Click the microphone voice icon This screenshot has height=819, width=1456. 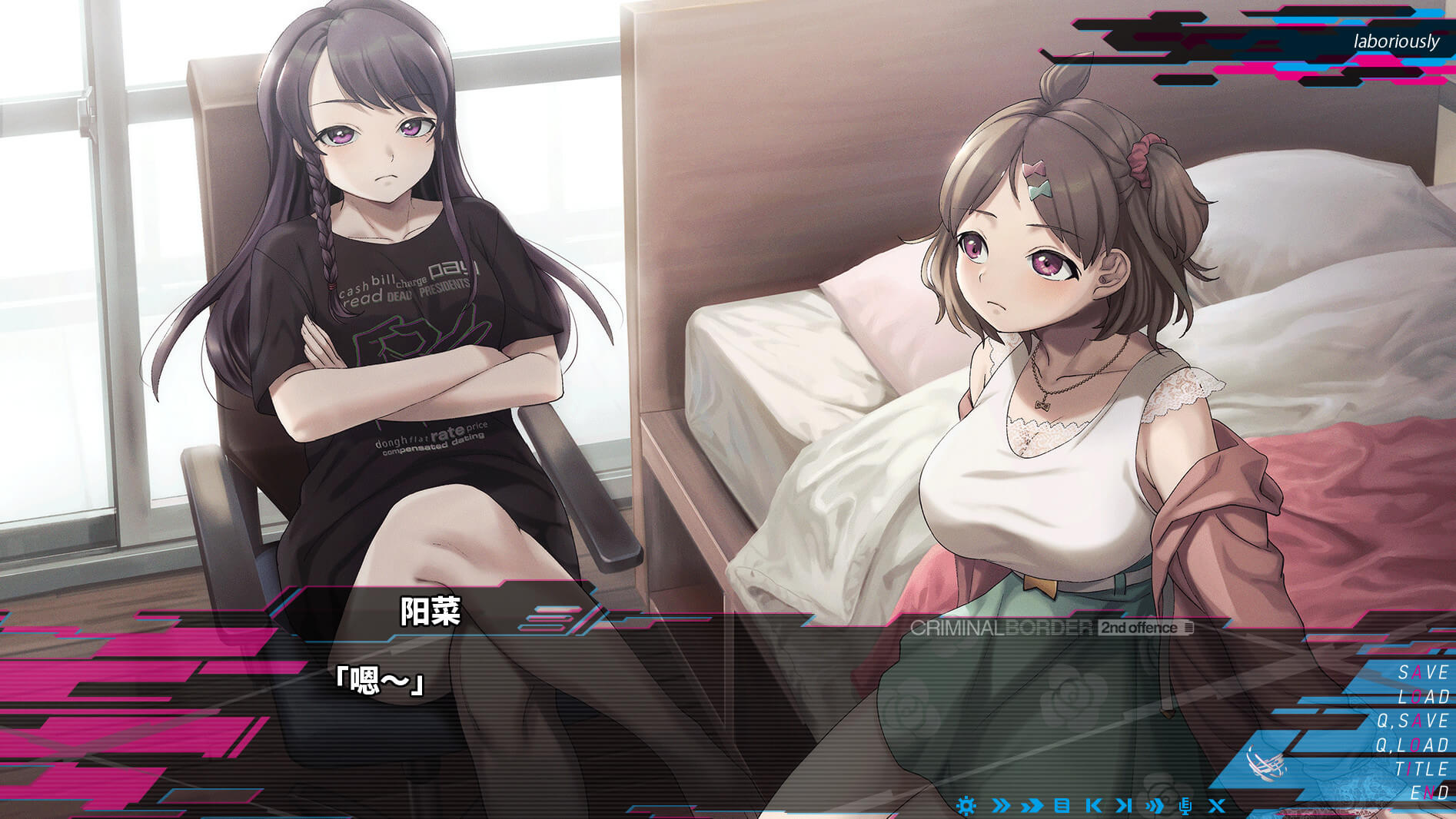coord(1185,805)
